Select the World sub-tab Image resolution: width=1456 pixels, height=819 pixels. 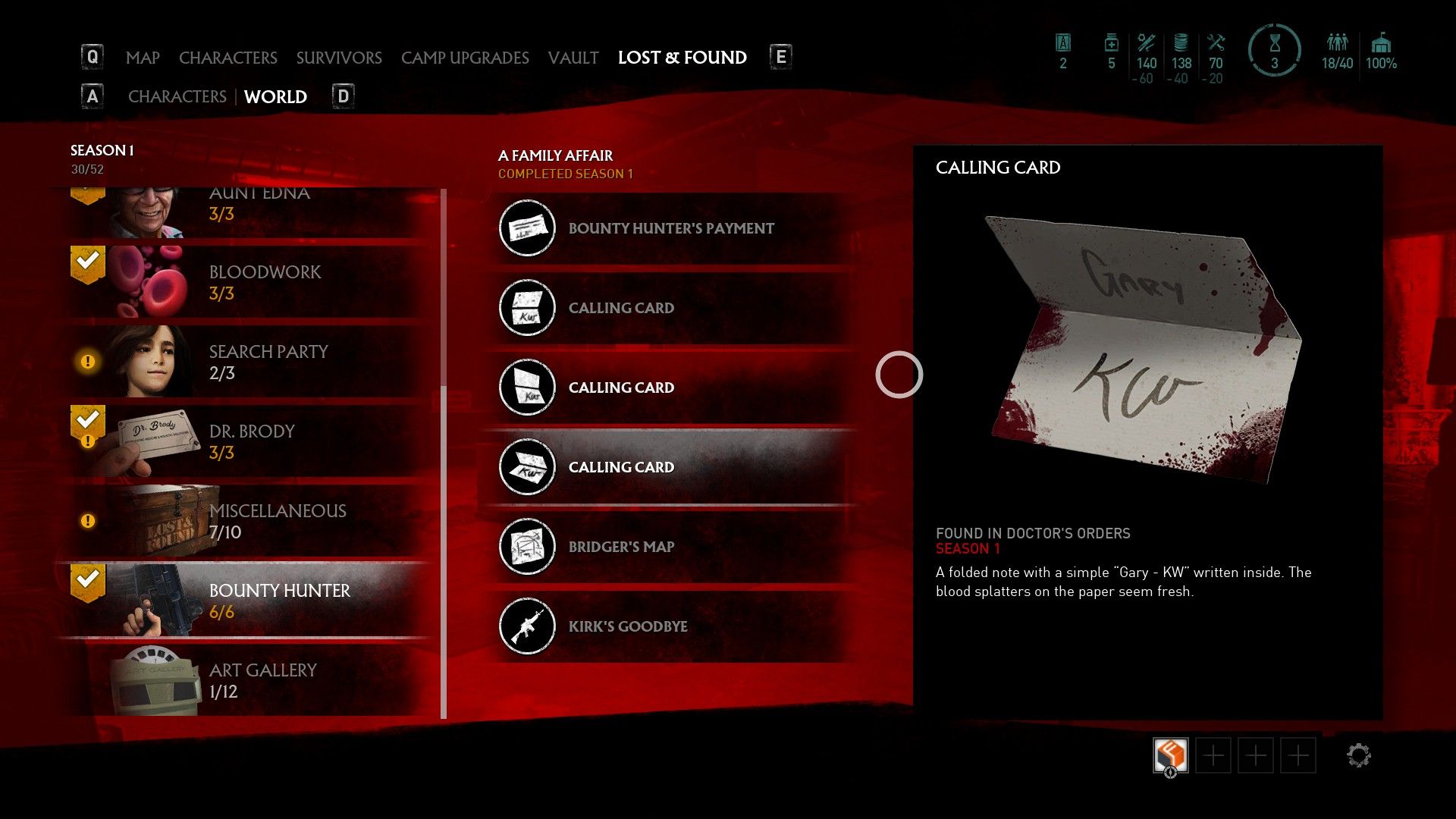(275, 97)
